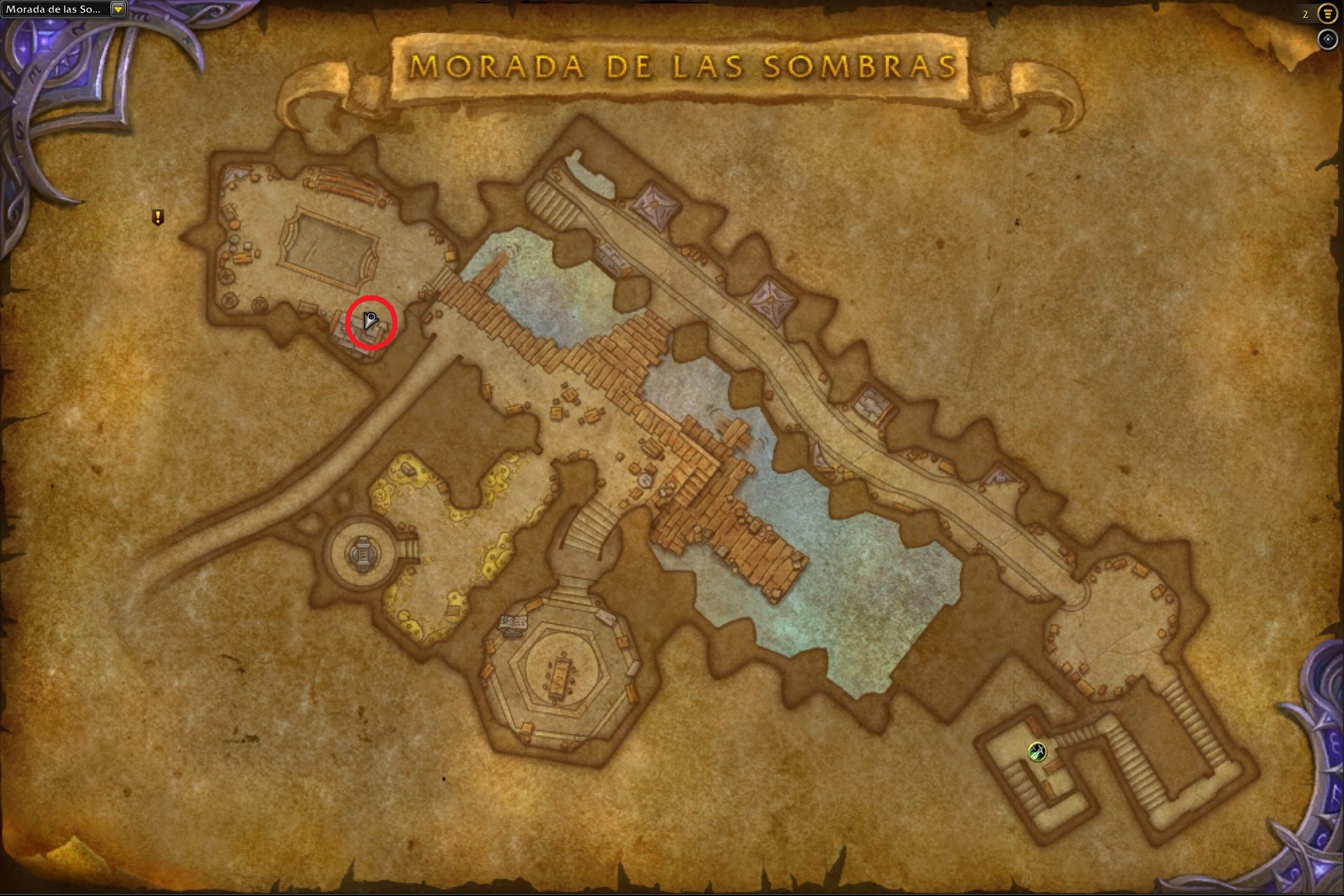
Task: Click the flag marker circled in red
Action: point(370,321)
